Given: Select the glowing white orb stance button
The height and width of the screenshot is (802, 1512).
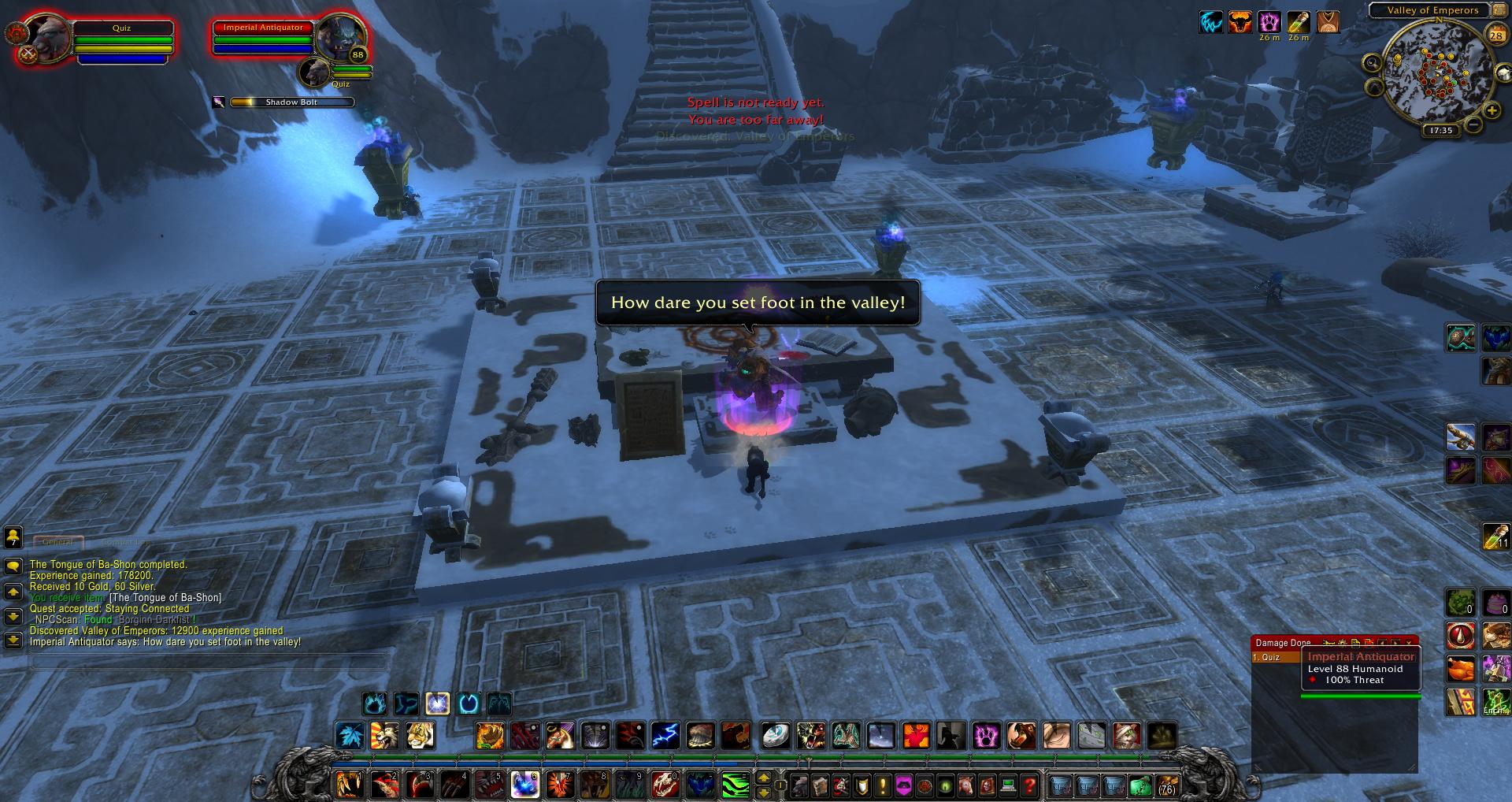Looking at the screenshot, I should point(437,703).
